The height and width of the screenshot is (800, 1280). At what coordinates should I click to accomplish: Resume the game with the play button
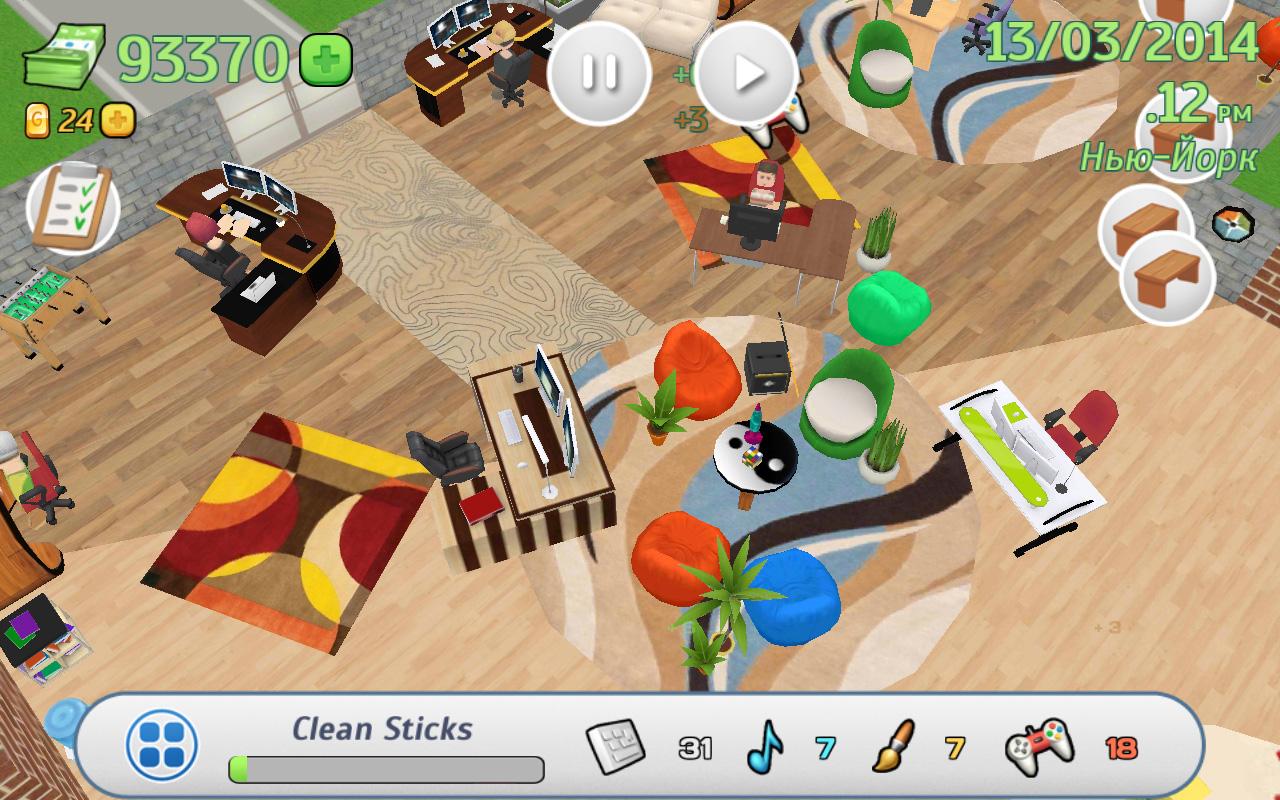pos(746,72)
